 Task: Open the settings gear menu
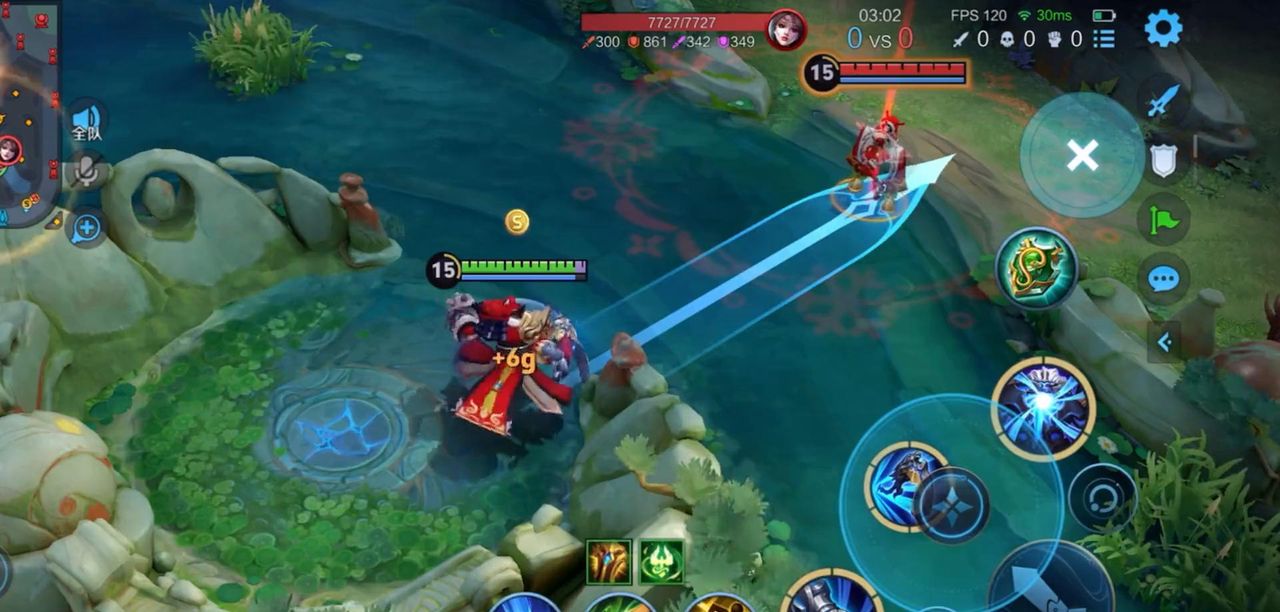click(1163, 28)
